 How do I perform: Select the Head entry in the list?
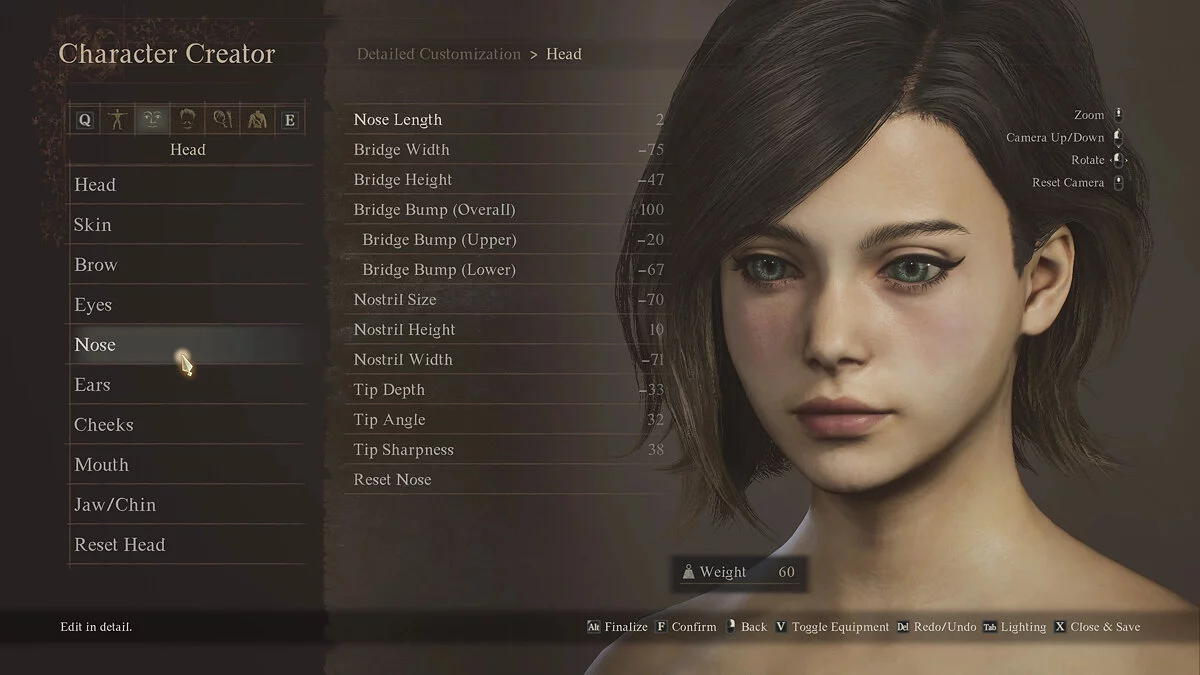[x=96, y=185]
